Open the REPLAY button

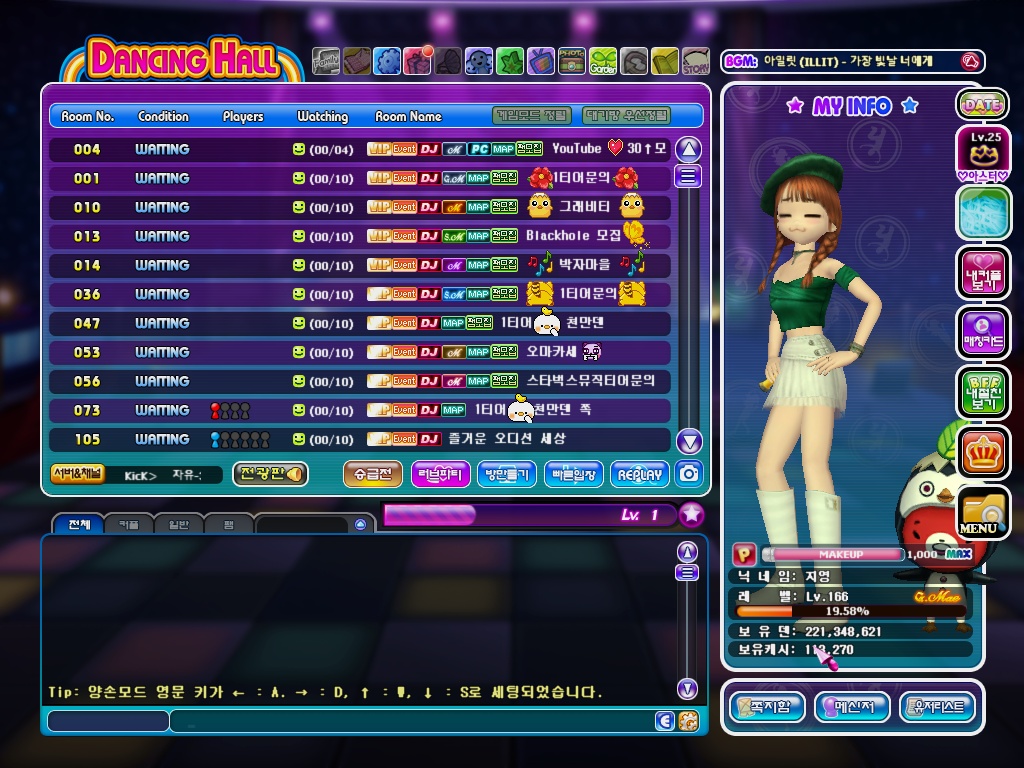click(640, 474)
